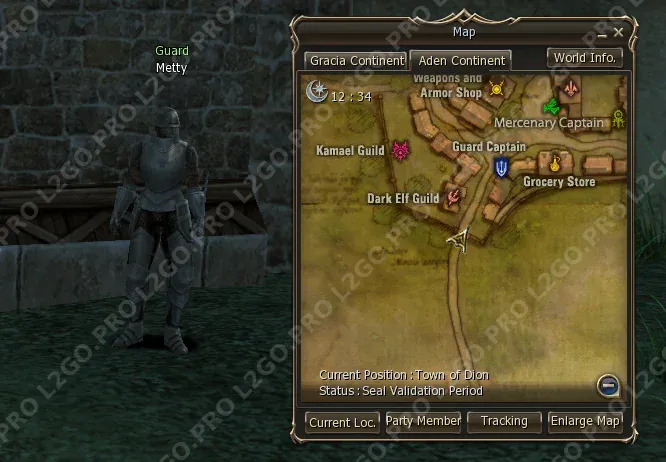This screenshot has height=462, width=666.
Task: Activate the Tracking button
Action: click(x=504, y=422)
